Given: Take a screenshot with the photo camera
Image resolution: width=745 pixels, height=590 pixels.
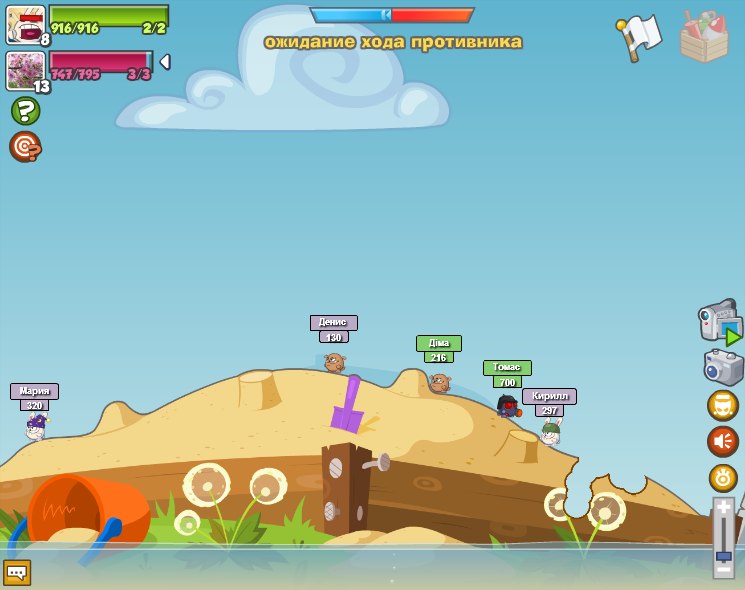Looking at the screenshot, I should (x=723, y=367).
